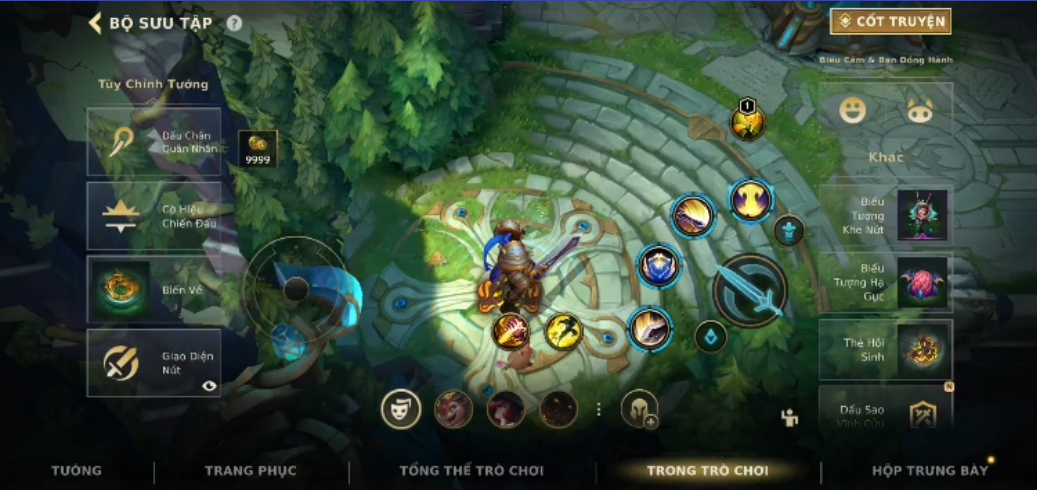Screen dimensions: 1037x490
Task: Select the Giao Diện Nút option
Action: pyautogui.click(x=153, y=363)
